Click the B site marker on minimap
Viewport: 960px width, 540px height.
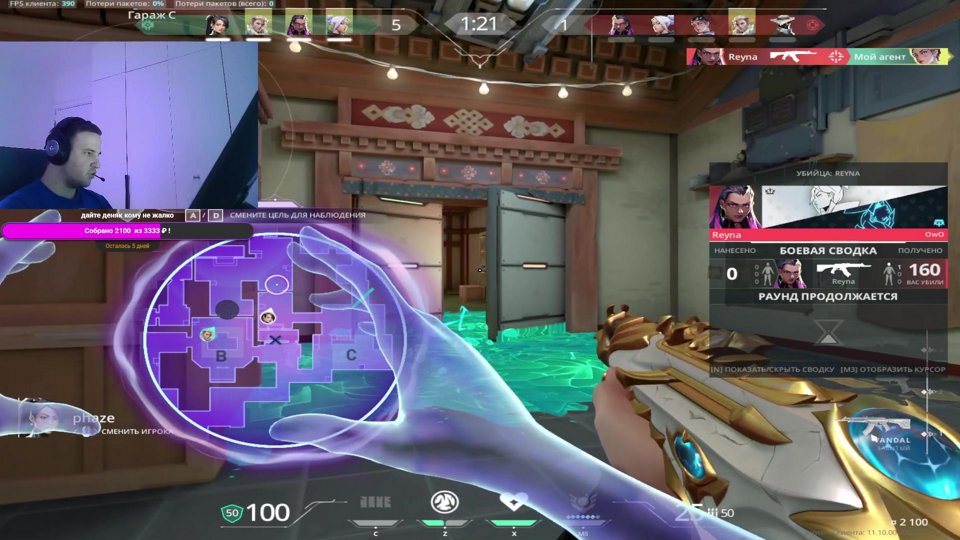pyautogui.click(x=221, y=354)
